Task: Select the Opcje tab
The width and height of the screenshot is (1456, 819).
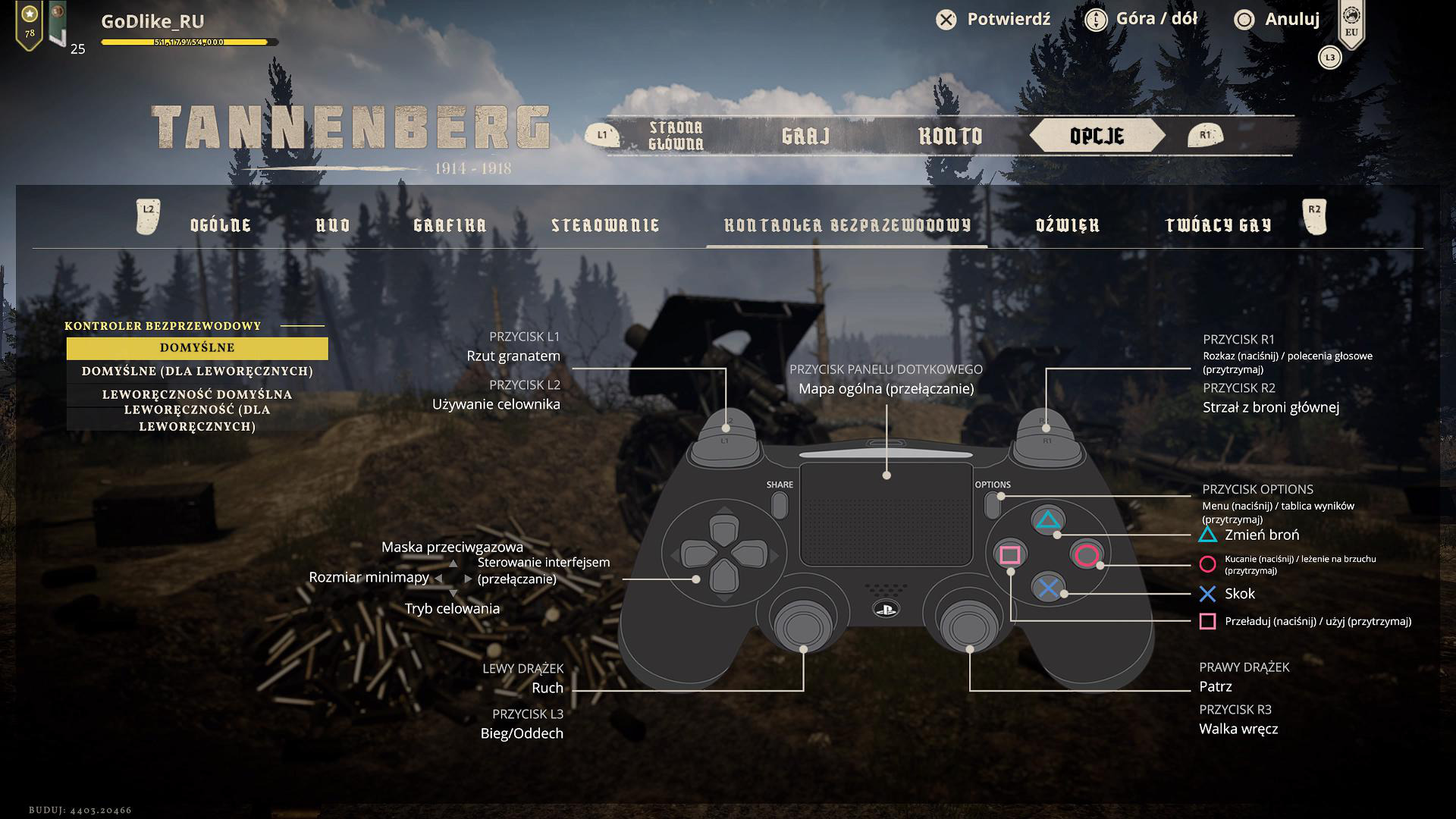Action: [1097, 136]
